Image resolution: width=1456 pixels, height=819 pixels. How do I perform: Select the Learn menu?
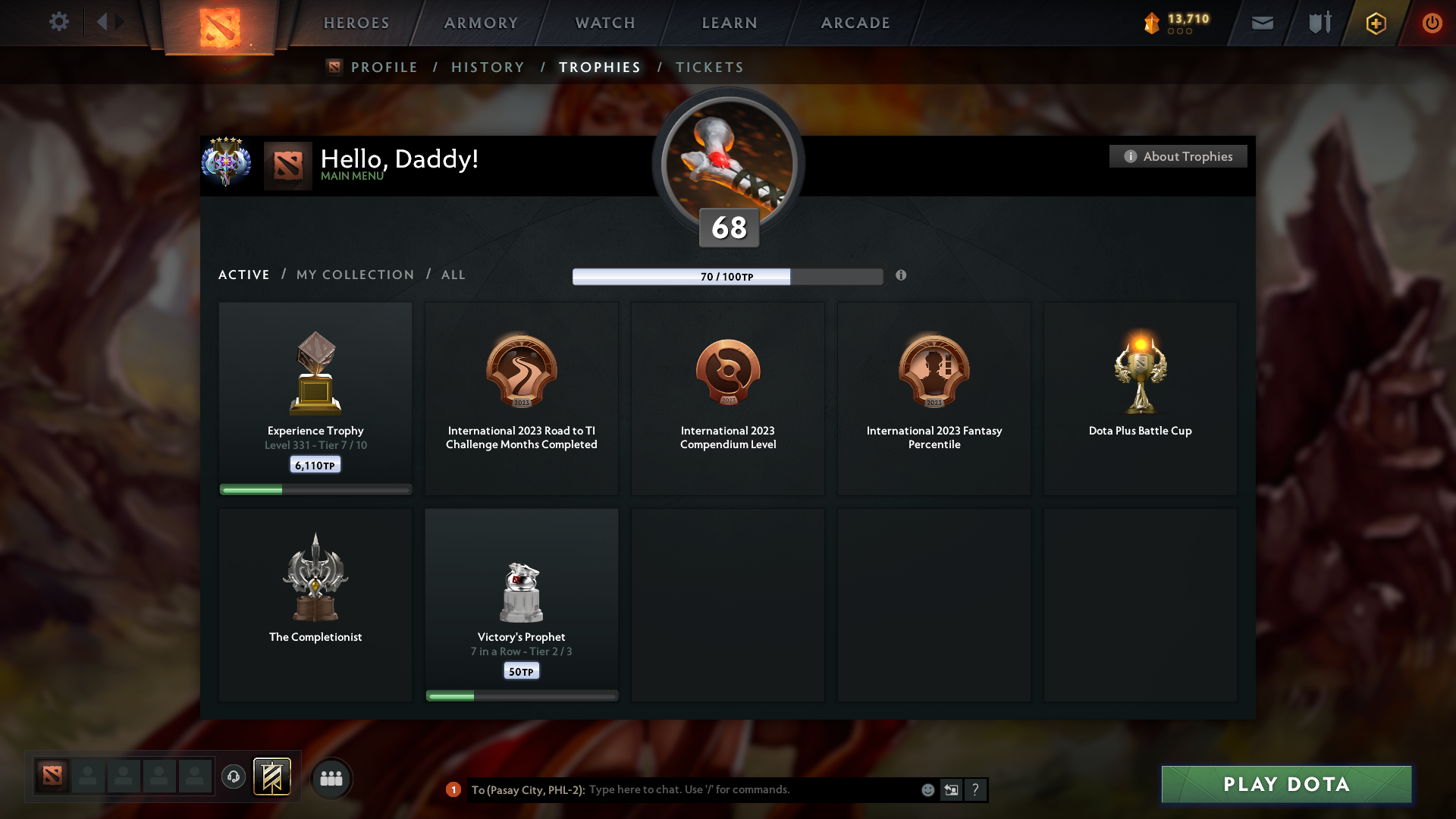pyautogui.click(x=730, y=23)
